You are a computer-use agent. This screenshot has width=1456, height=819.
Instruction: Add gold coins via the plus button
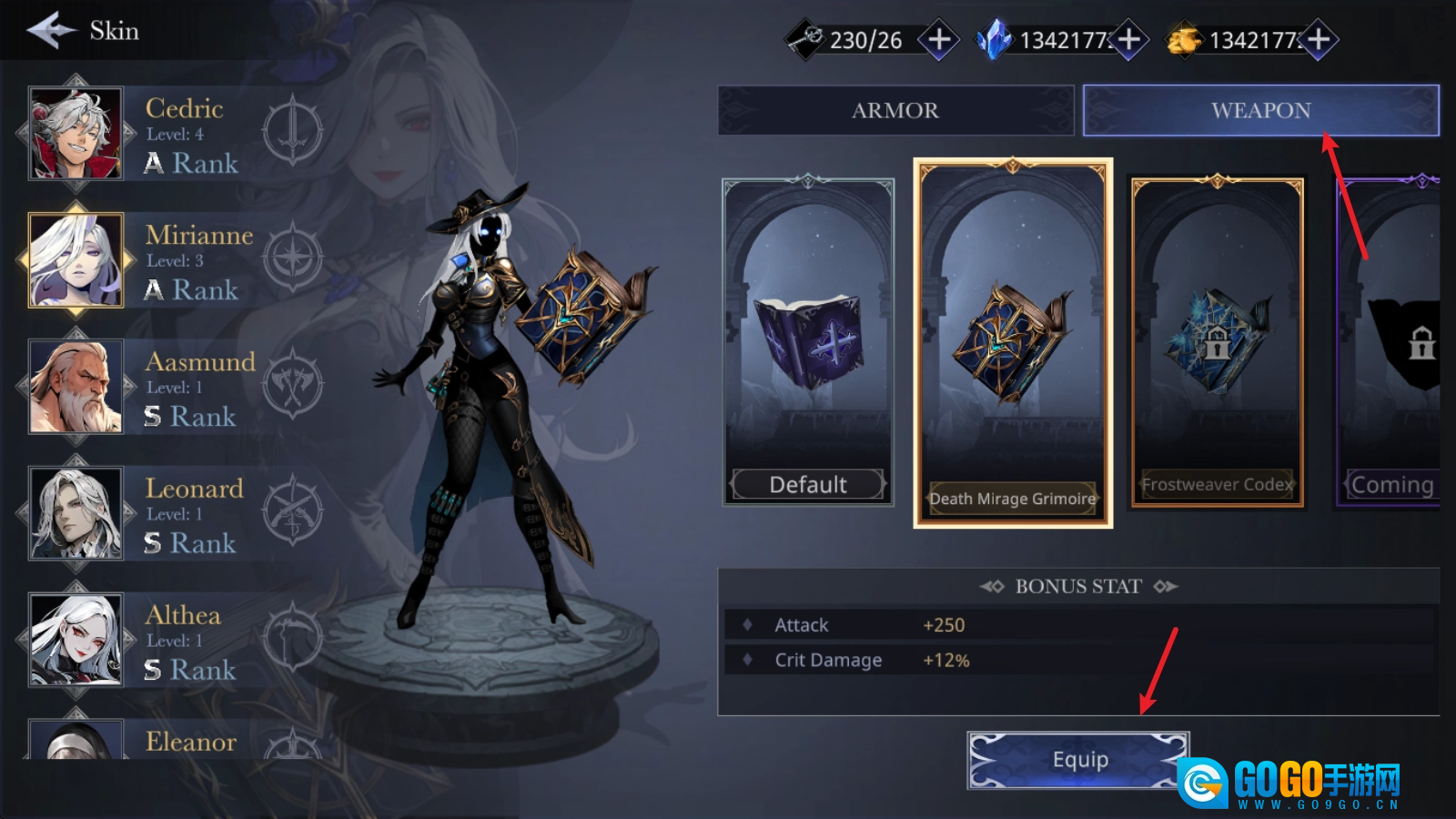tap(1319, 40)
